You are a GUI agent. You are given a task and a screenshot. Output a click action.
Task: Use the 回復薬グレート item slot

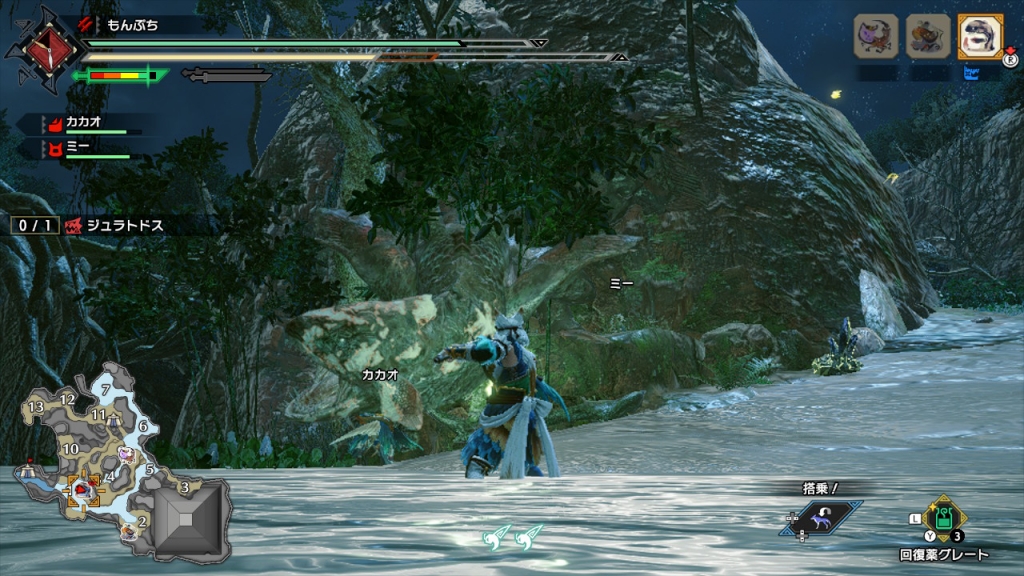tap(943, 518)
